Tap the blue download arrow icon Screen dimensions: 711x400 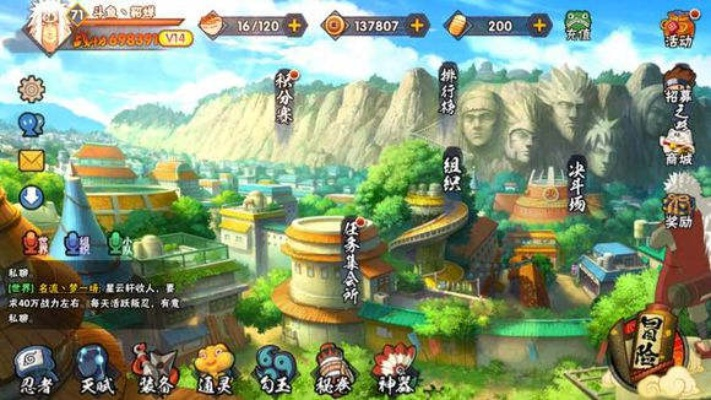point(32,197)
